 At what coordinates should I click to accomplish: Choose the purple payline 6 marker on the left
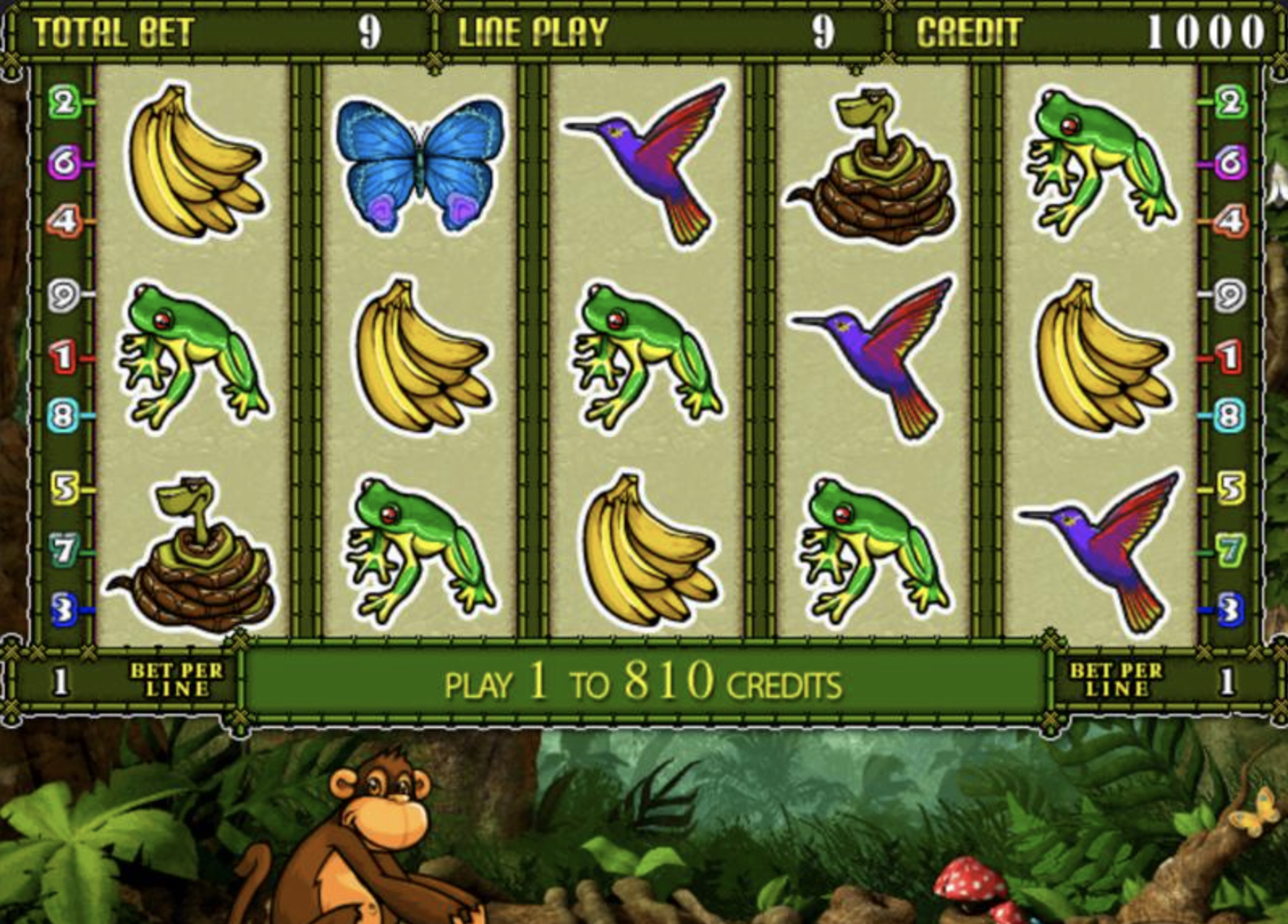(x=63, y=163)
